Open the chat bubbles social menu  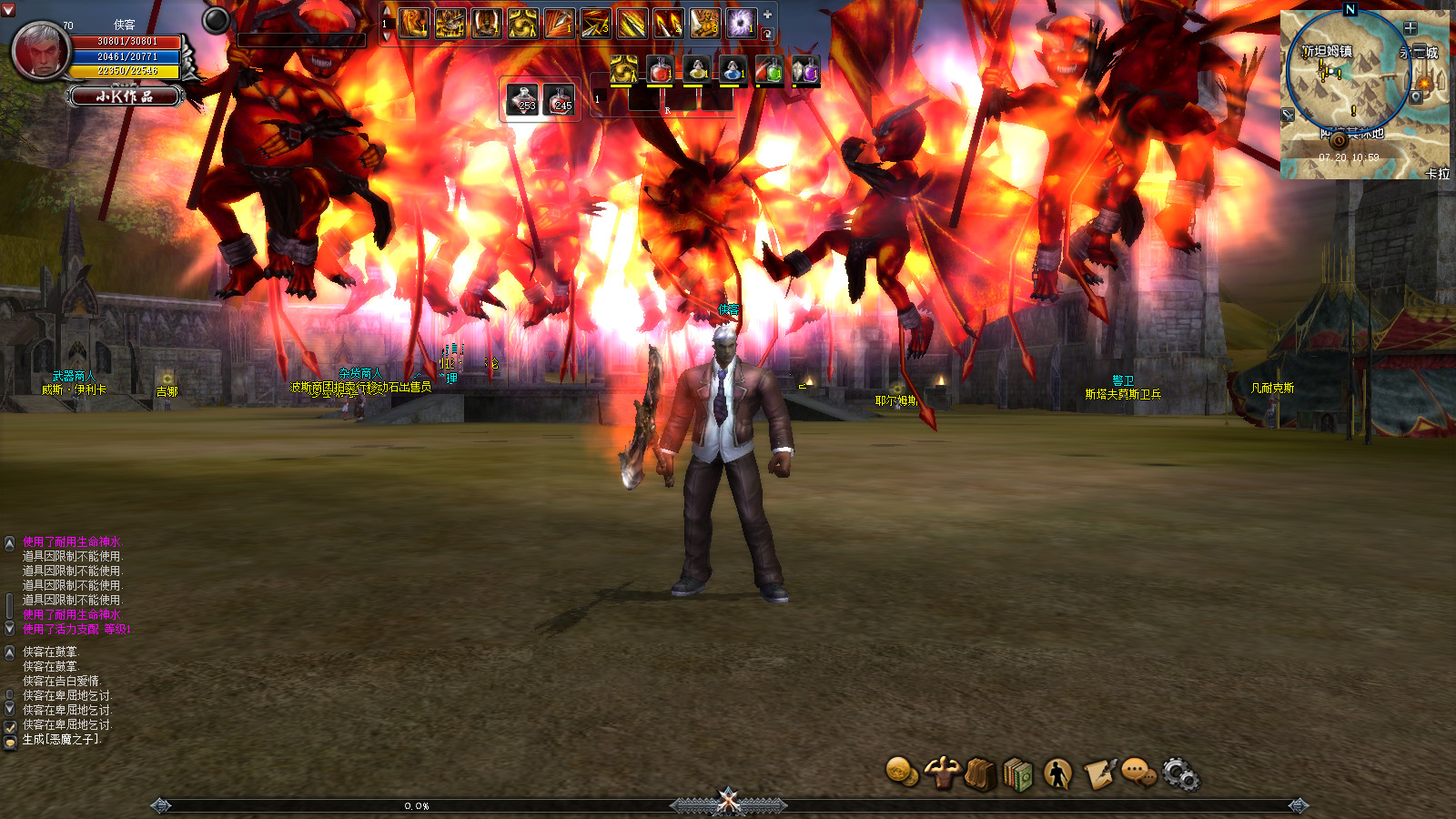tap(1137, 773)
